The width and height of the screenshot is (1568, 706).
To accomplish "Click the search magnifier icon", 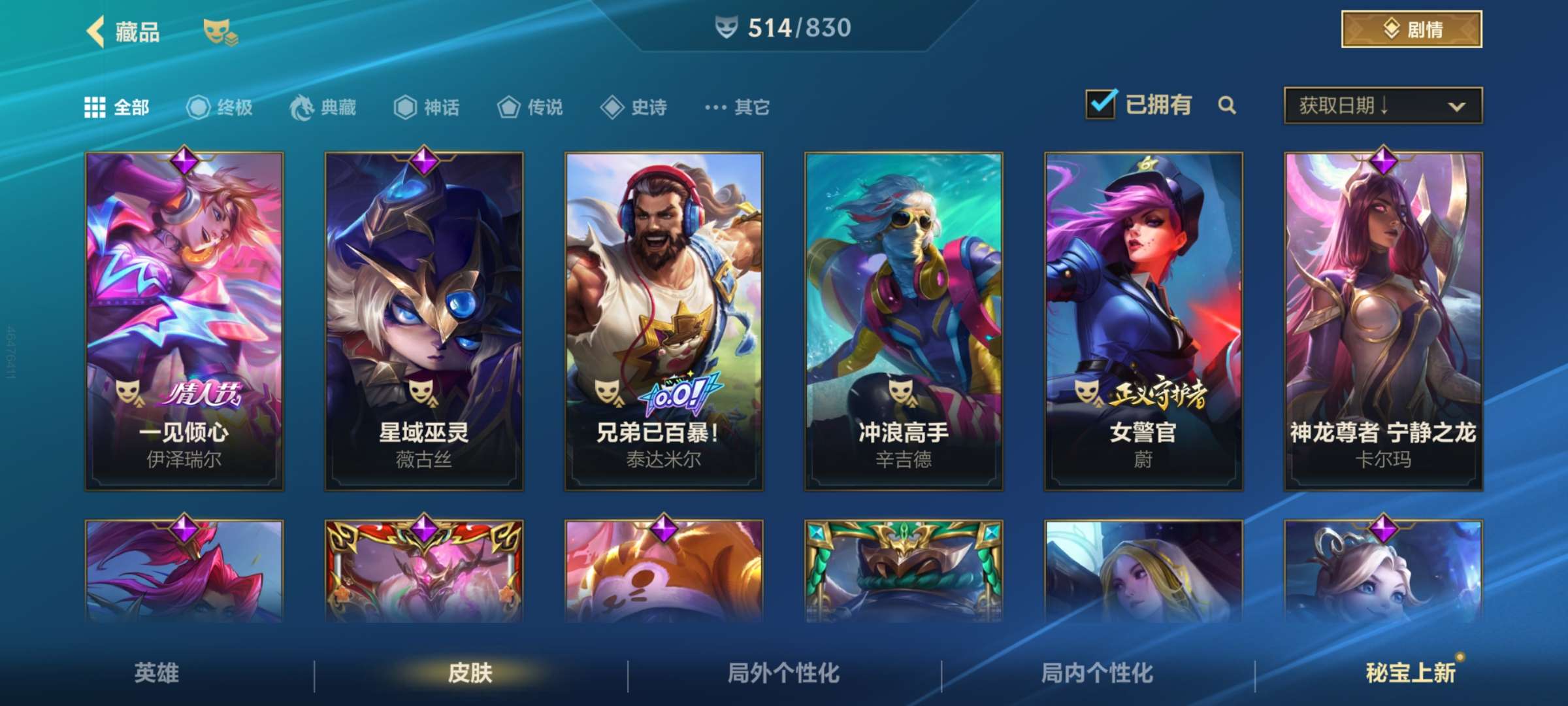I will [1228, 105].
